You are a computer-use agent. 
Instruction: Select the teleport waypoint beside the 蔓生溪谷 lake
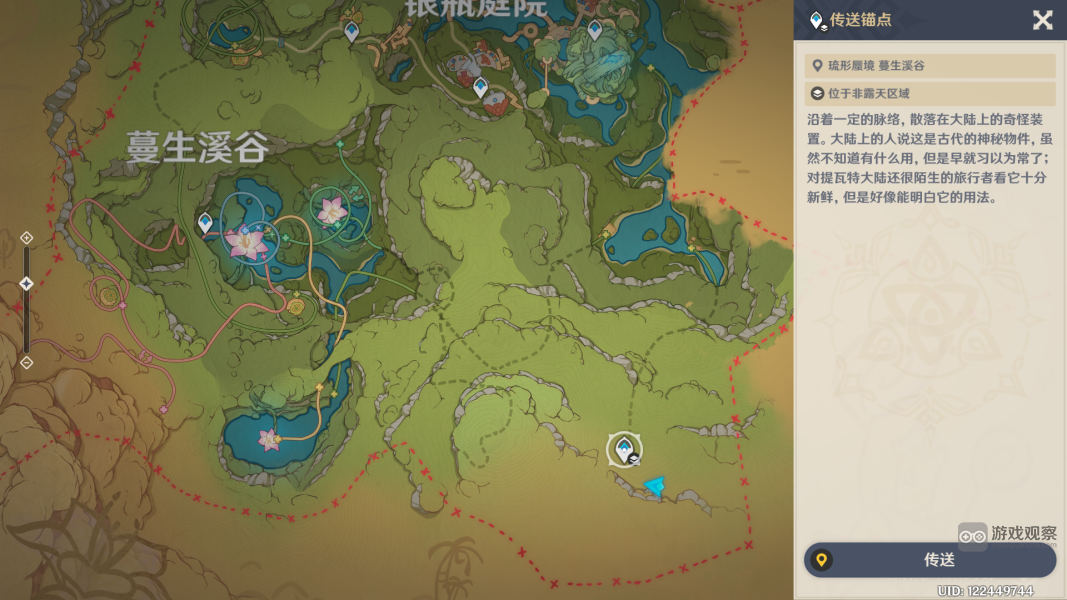(206, 222)
